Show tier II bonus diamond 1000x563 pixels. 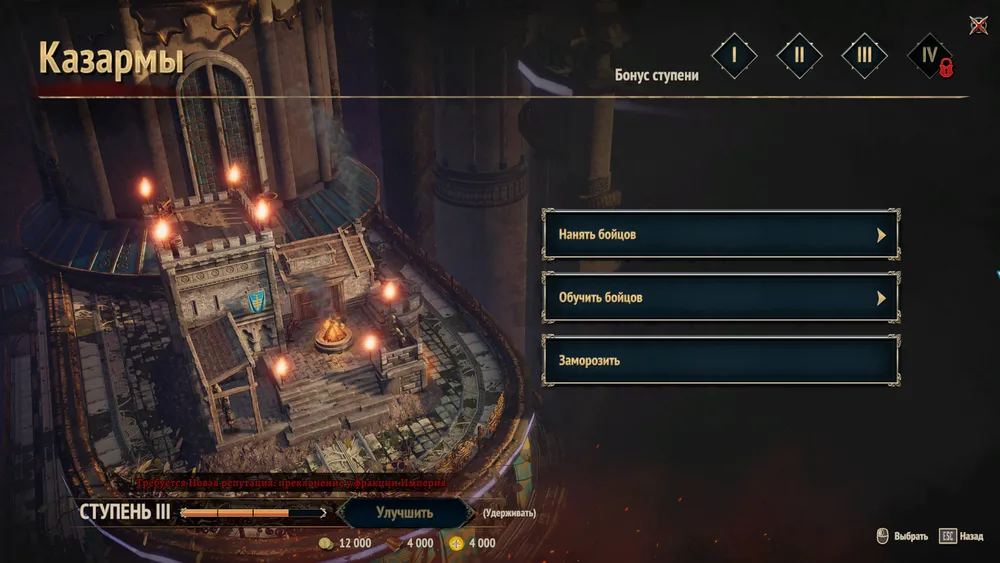point(799,55)
